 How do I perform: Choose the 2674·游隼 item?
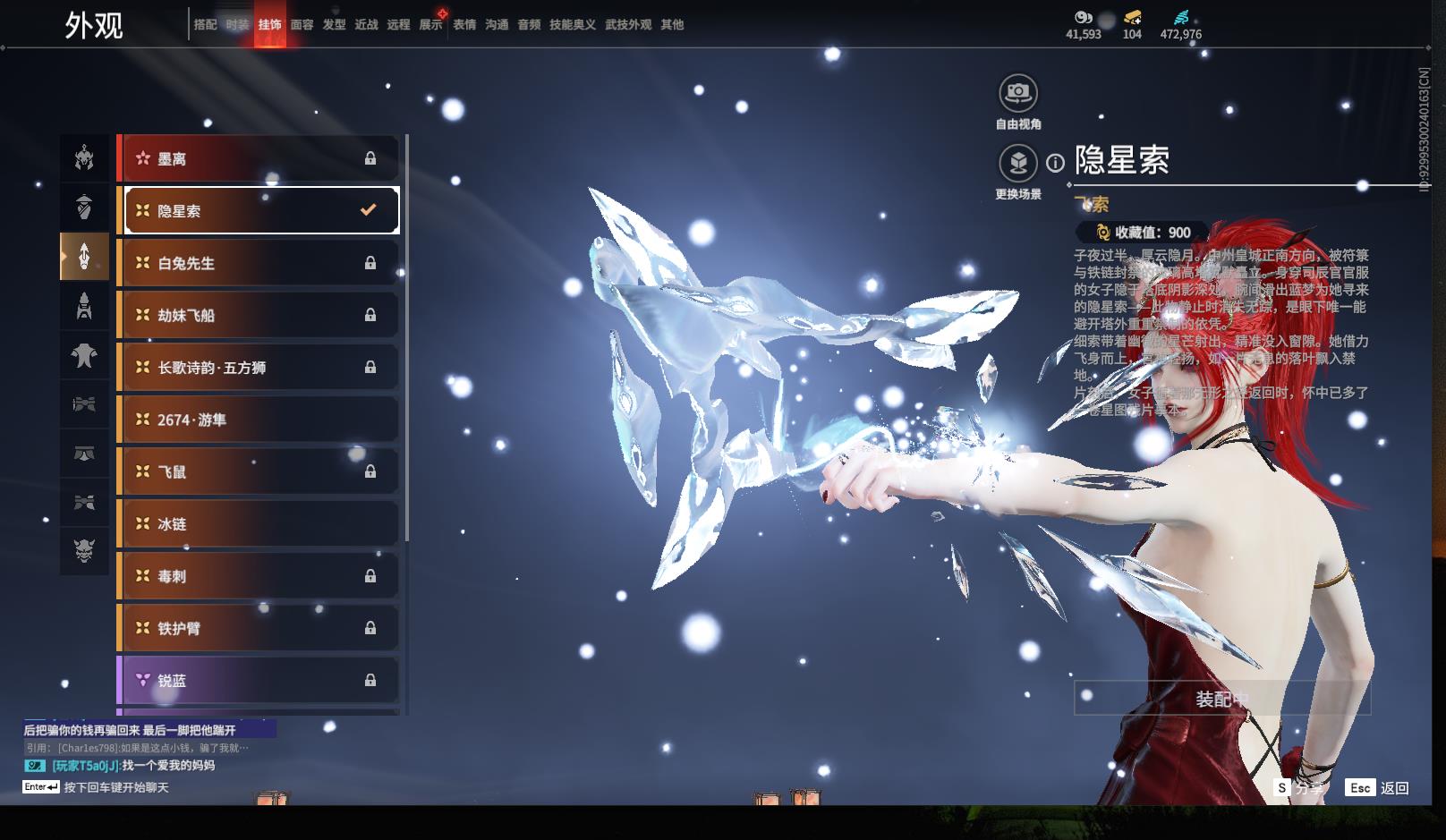pyautogui.click(x=259, y=420)
